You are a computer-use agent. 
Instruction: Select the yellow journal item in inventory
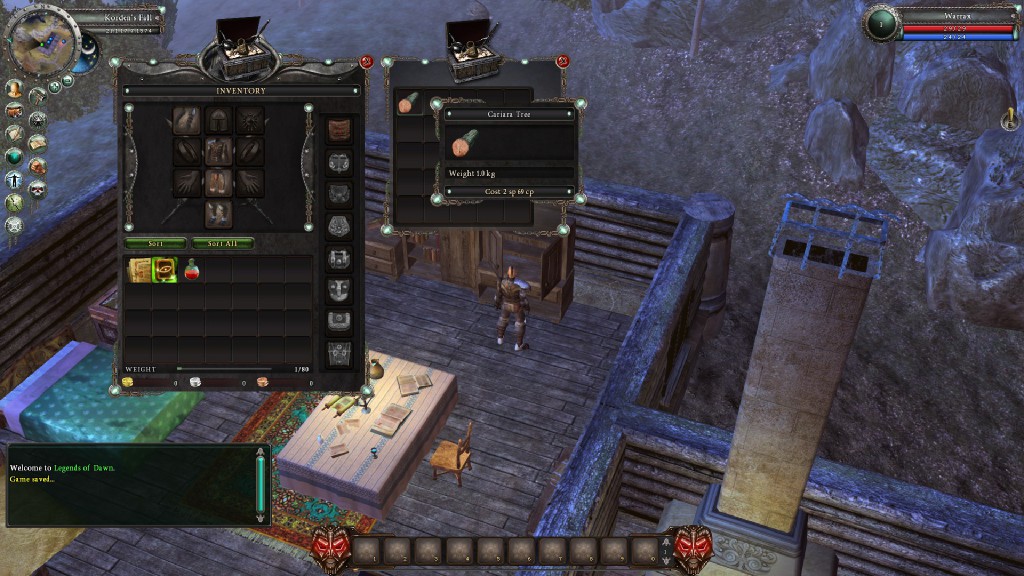point(139,270)
